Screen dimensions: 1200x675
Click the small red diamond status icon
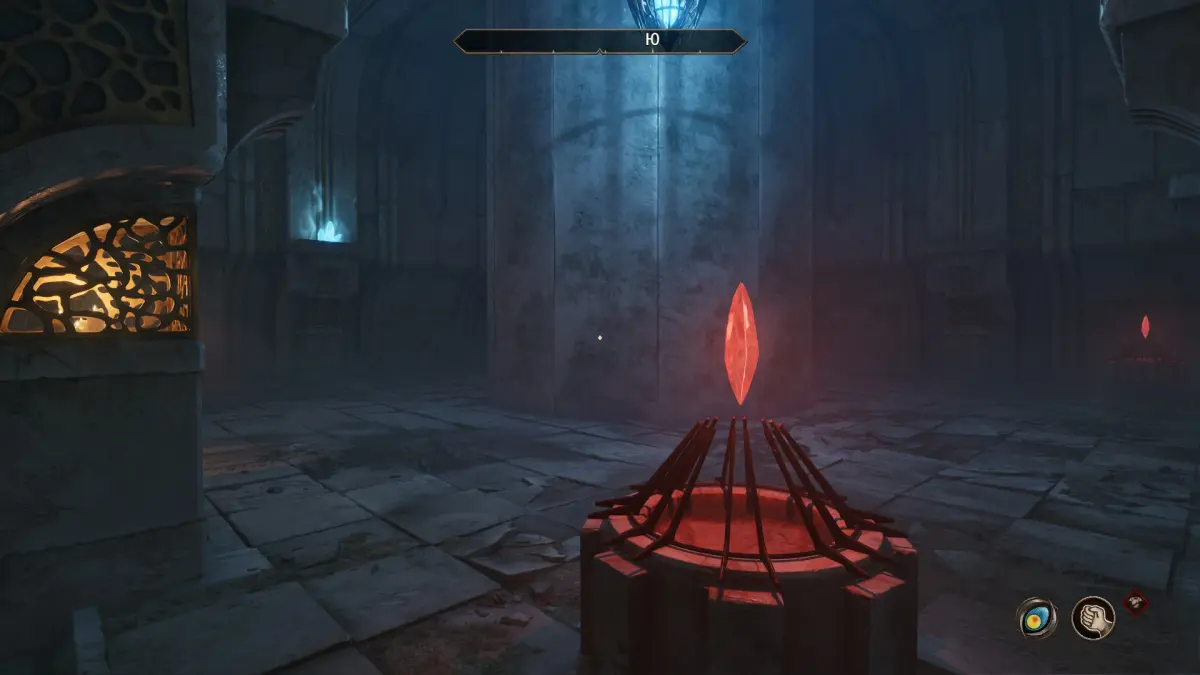click(1135, 602)
